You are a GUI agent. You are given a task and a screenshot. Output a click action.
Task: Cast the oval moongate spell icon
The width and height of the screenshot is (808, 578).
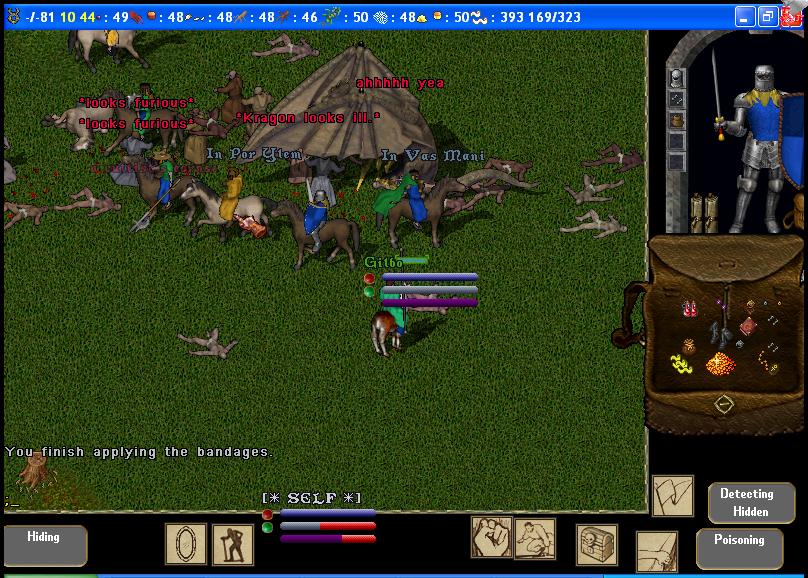[186, 544]
